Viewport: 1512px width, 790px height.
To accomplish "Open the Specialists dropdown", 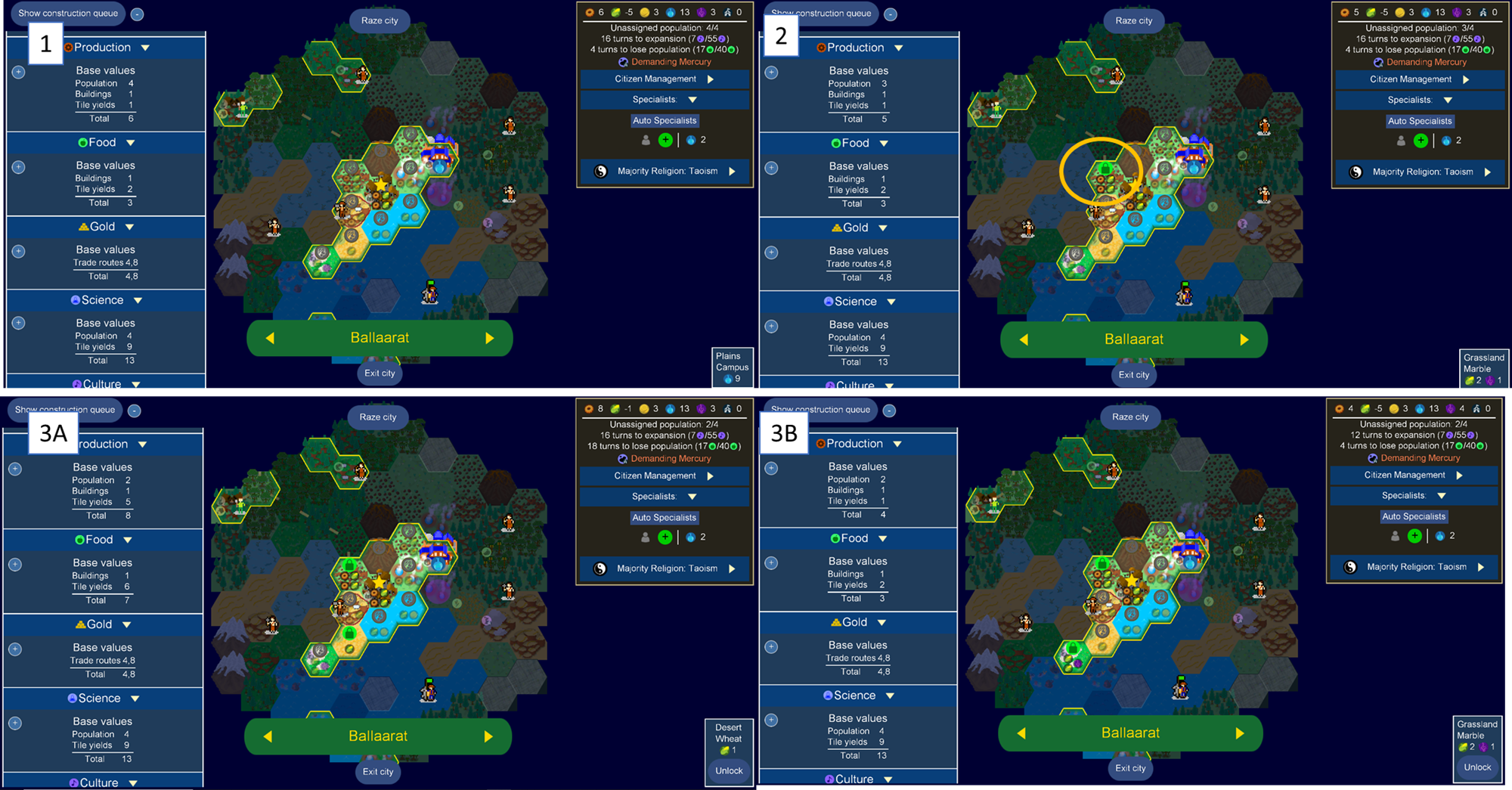I will pos(692,99).
